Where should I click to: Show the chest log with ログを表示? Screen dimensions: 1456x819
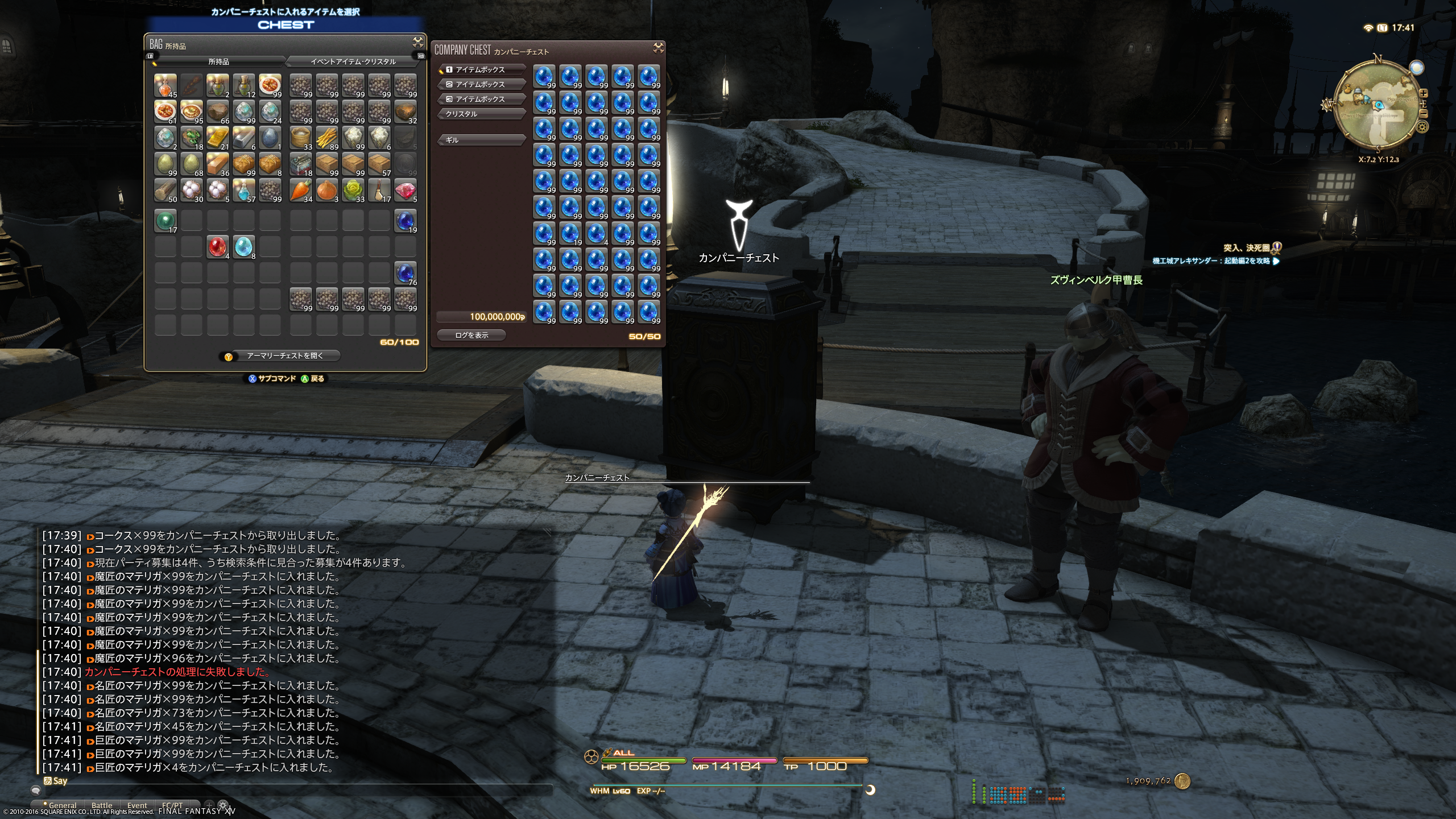(471, 336)
